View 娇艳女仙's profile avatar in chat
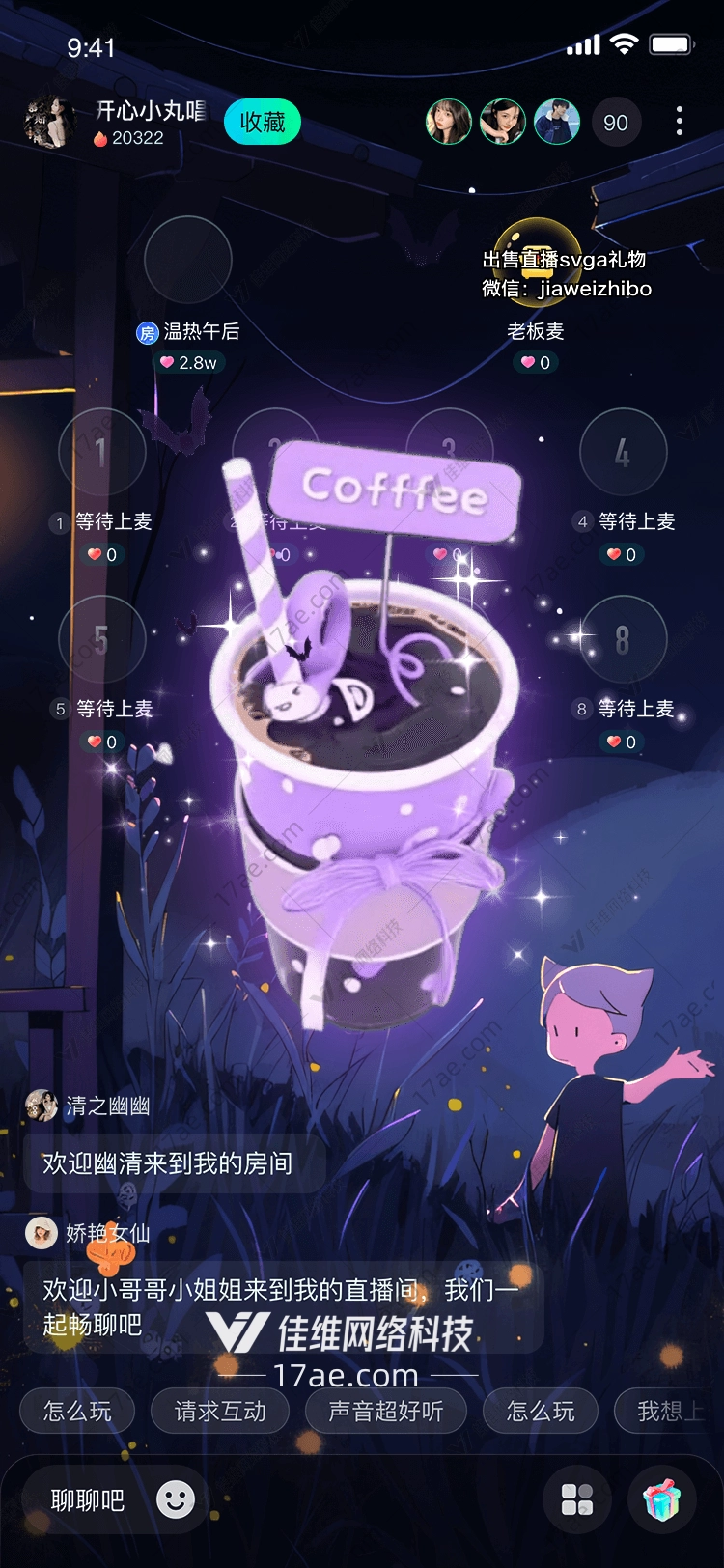Viewport: 724px width, 1568px height. (42, 1233)
